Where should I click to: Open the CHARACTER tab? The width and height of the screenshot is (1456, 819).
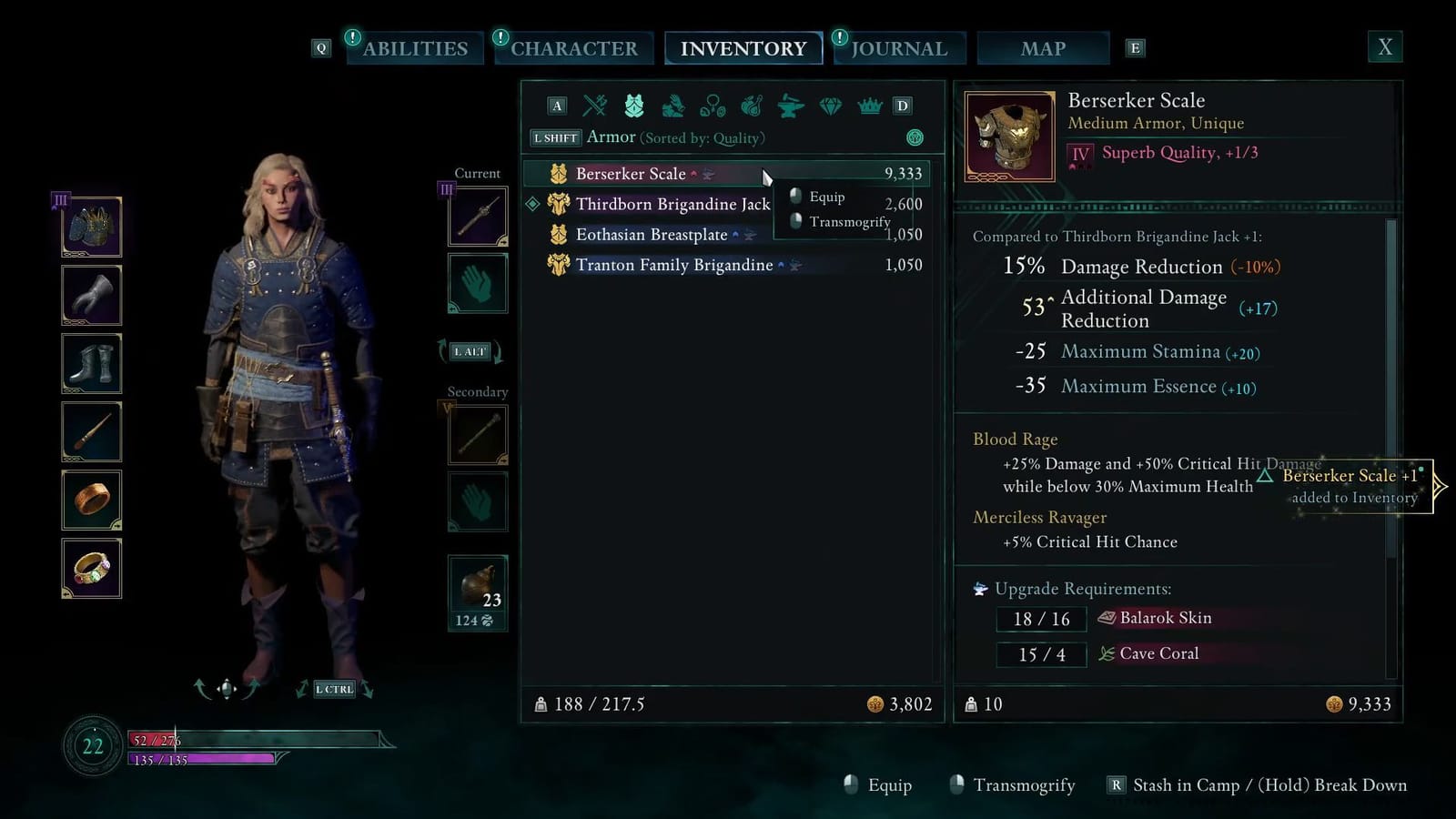[574, 47]
